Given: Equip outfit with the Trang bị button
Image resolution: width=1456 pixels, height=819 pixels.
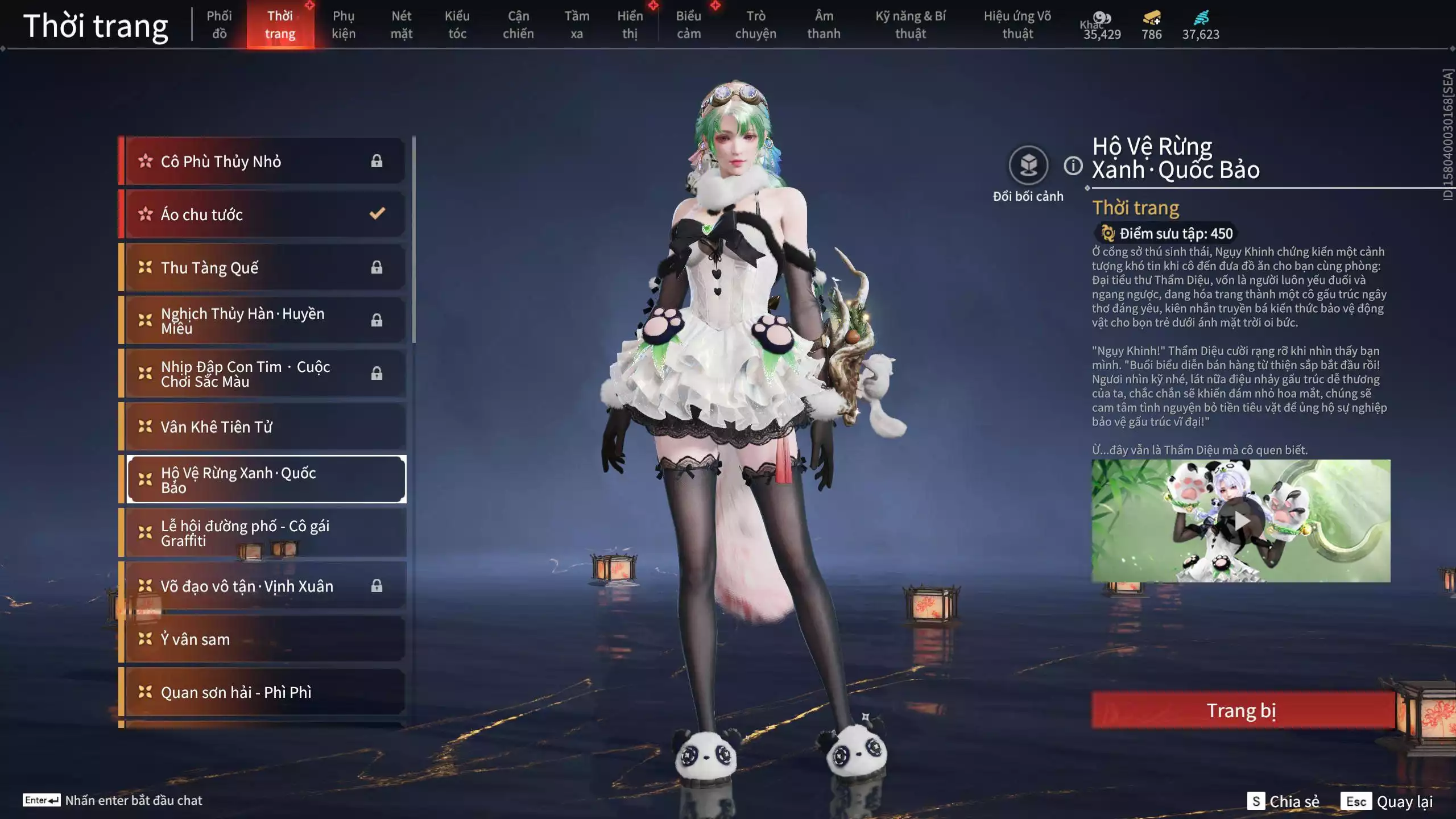Looking at the screenshot, I should point(1242,710).
